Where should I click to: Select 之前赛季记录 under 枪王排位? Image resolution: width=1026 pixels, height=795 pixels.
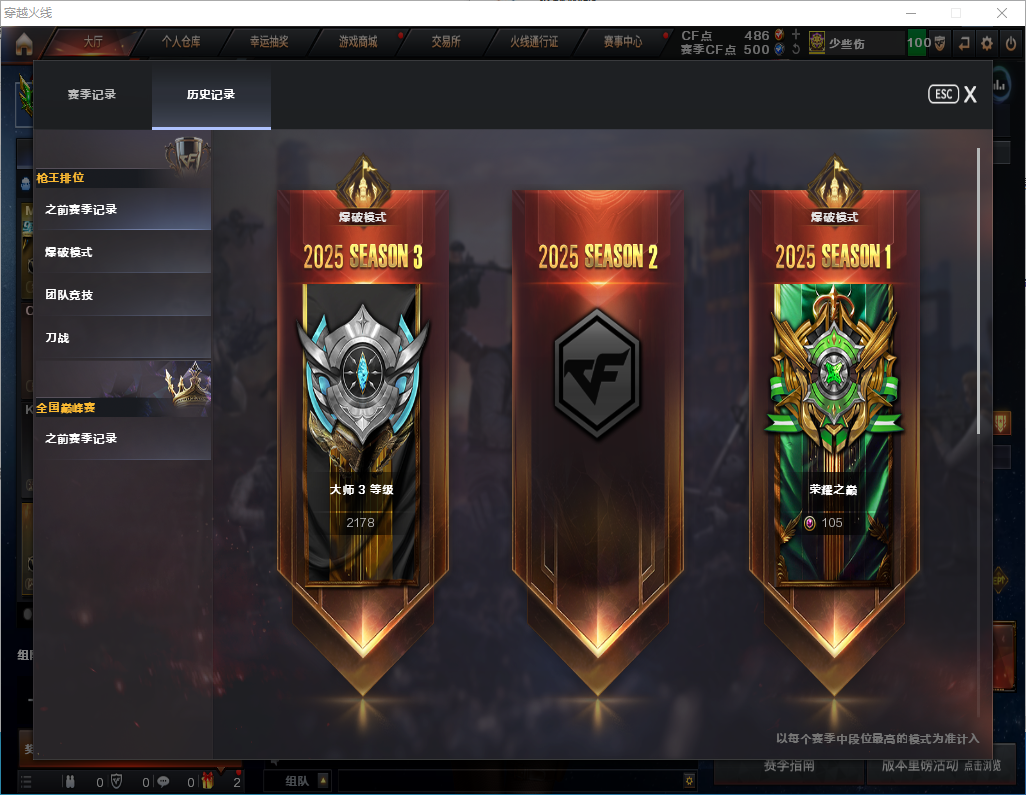click(x=123, y=209)
